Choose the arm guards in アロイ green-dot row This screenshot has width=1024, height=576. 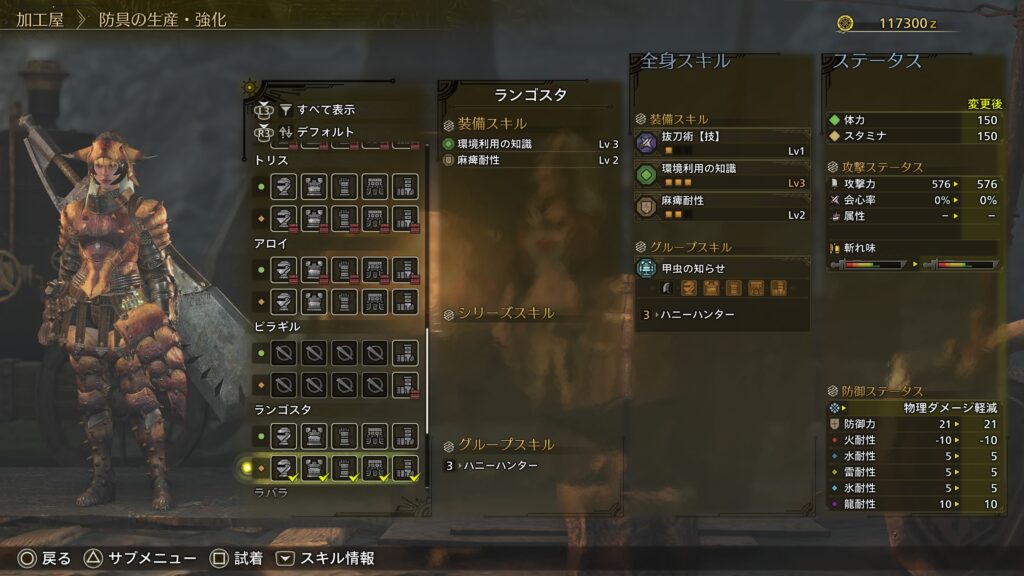click(345, 269)
